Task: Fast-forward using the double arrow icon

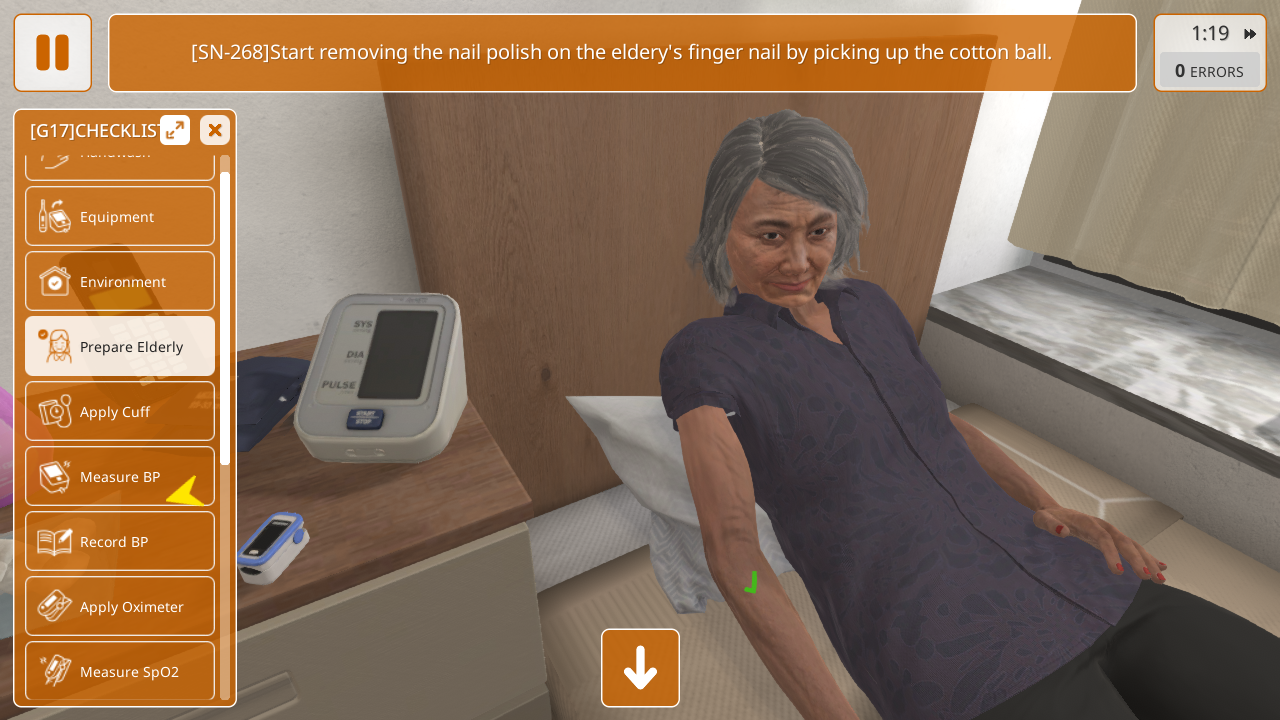Action: pyautogui.click(x=1250, y=34)
